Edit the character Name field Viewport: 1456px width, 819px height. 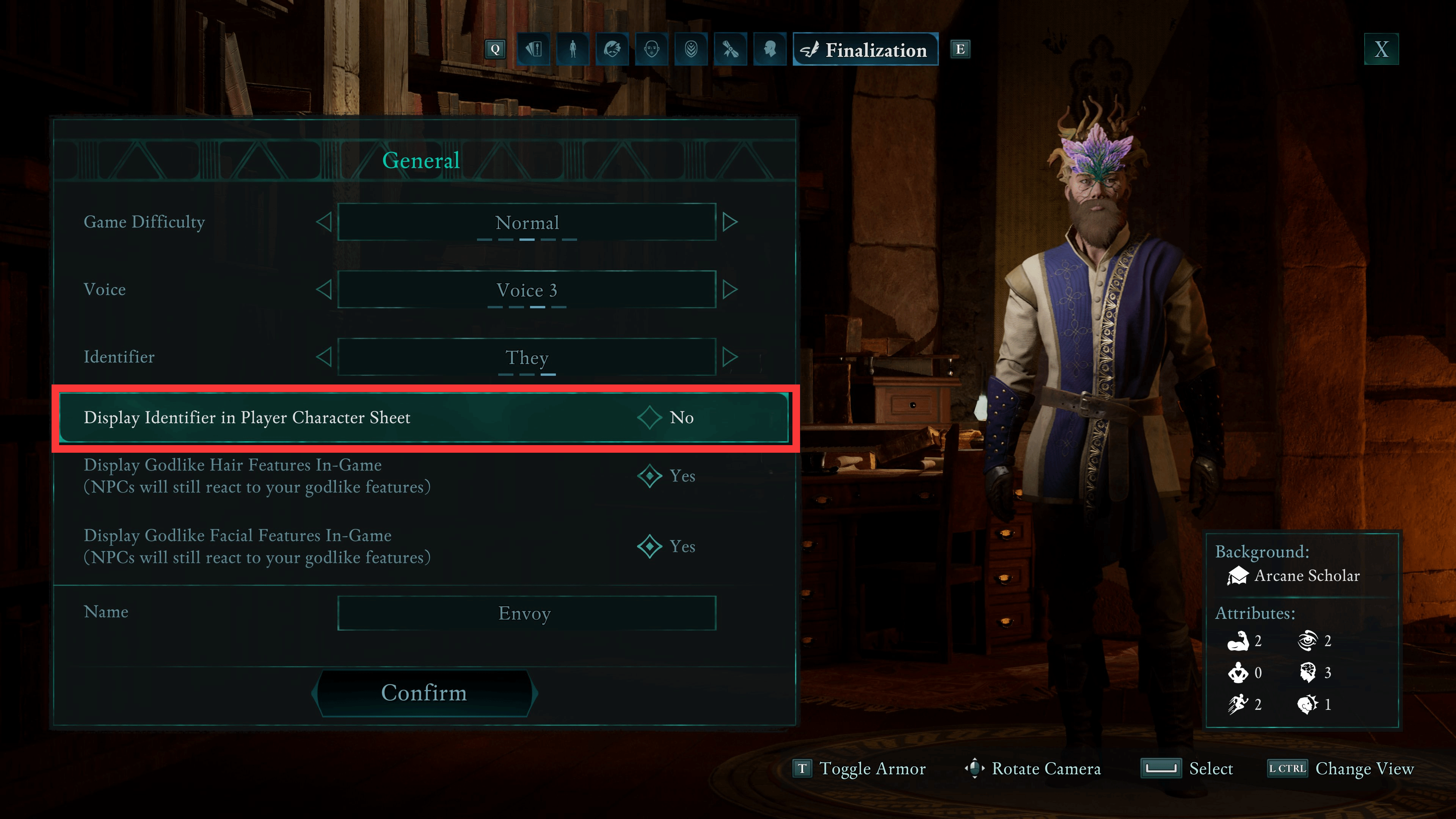click(x=526, y=613)
